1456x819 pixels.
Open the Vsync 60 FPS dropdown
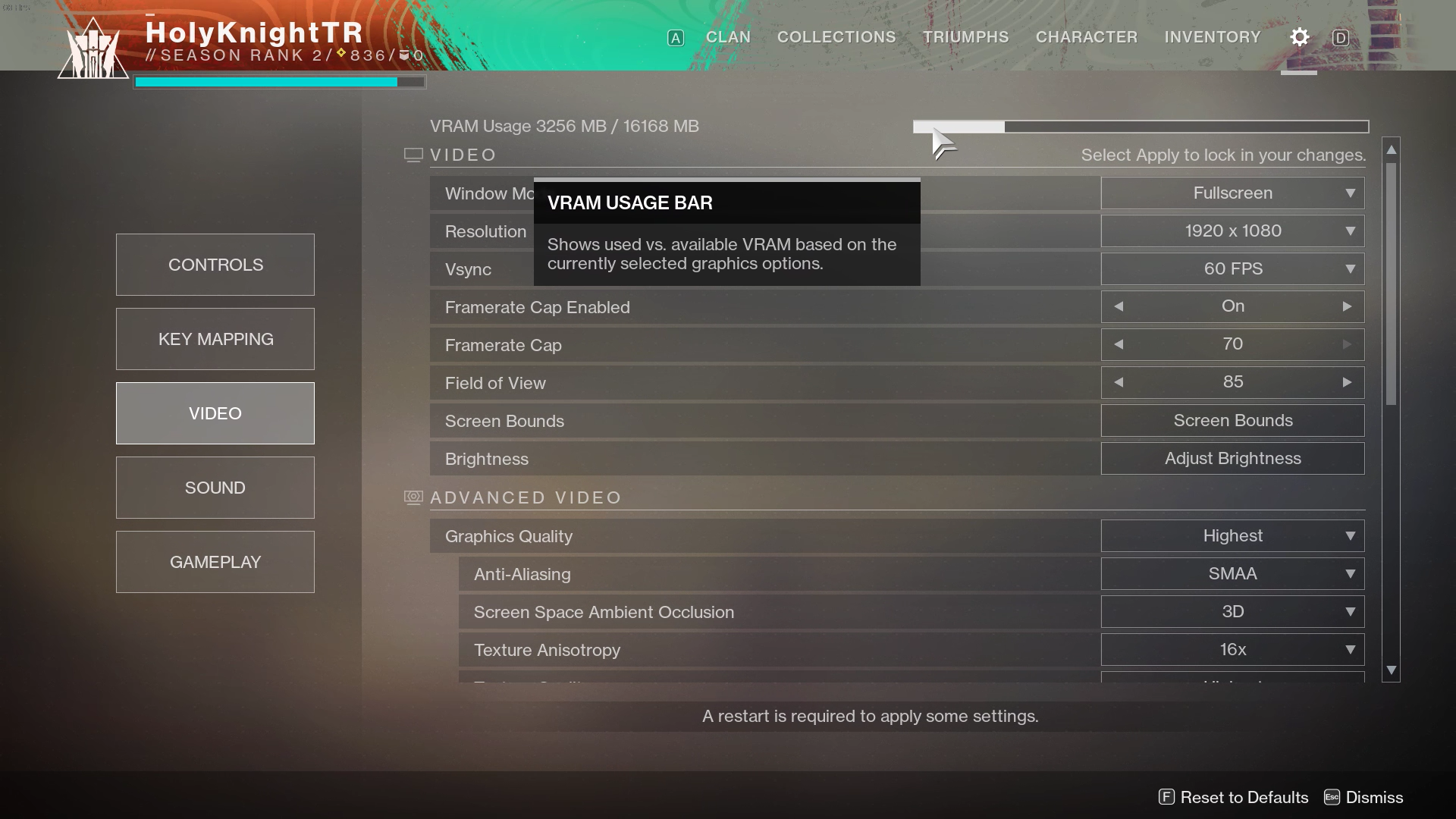click(1232, 269)
